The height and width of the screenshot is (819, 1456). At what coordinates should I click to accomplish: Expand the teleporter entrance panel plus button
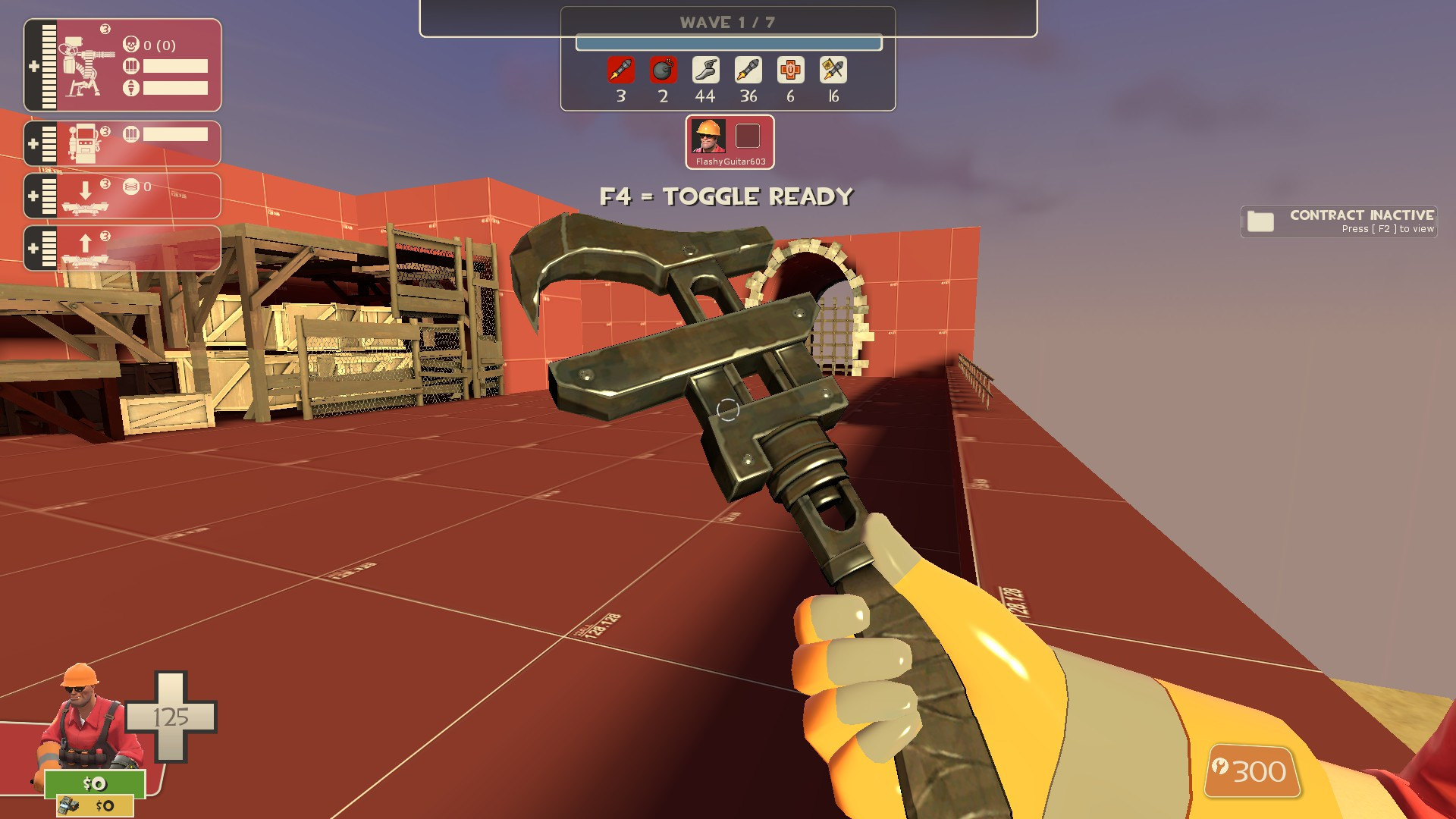[x=32, y=196]
